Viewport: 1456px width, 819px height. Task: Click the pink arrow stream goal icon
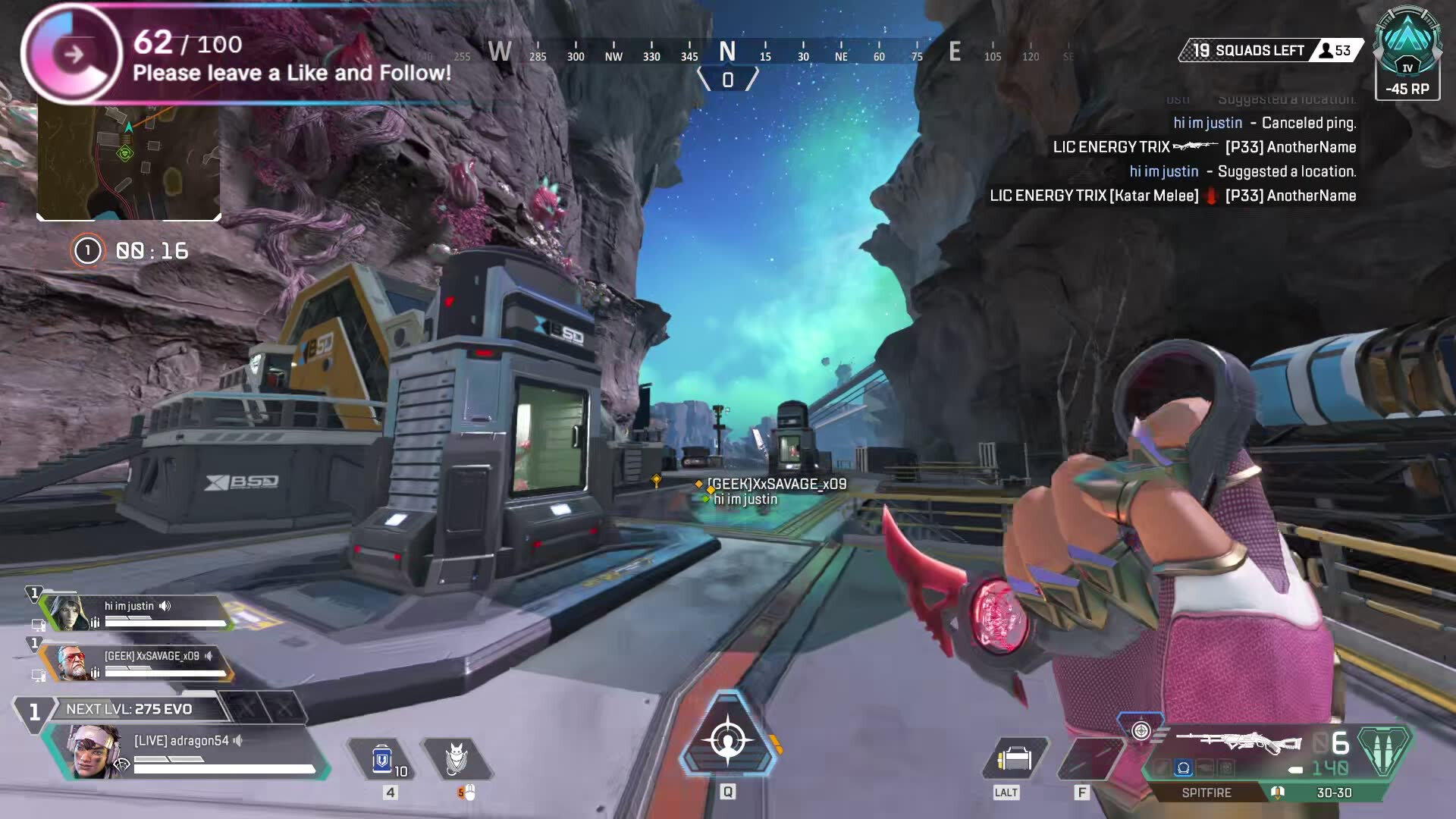point(74,55)
